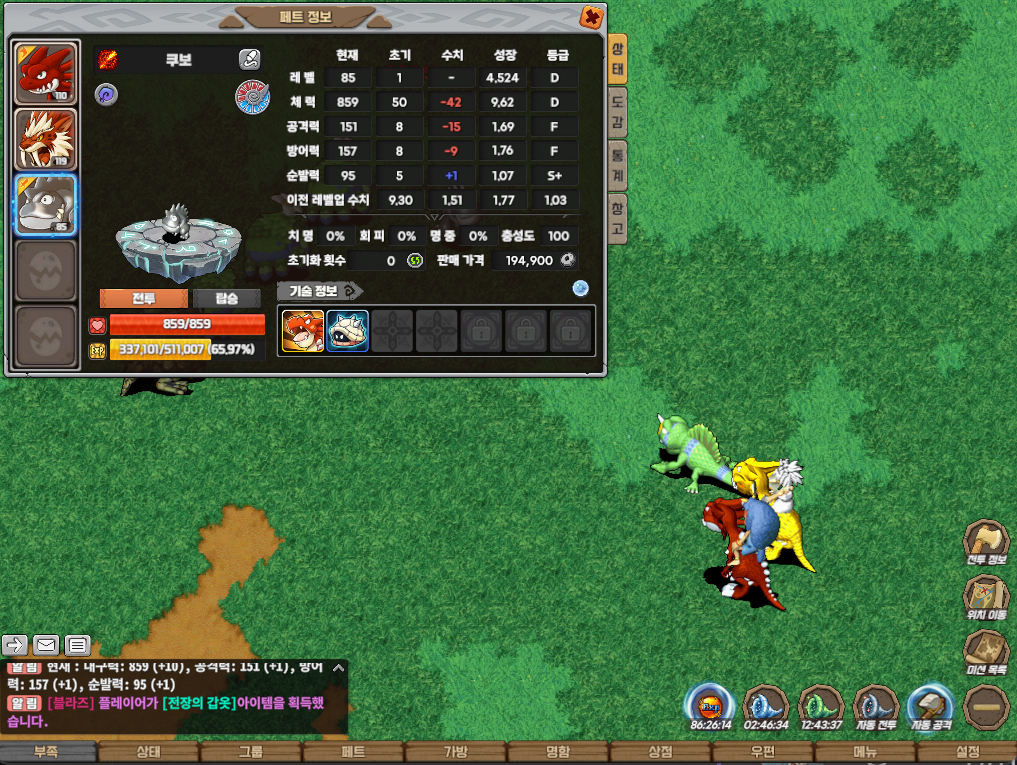1017x765 pixels.
Task: Show the 미션 목록 scroll icon
Action: point(986,652)
